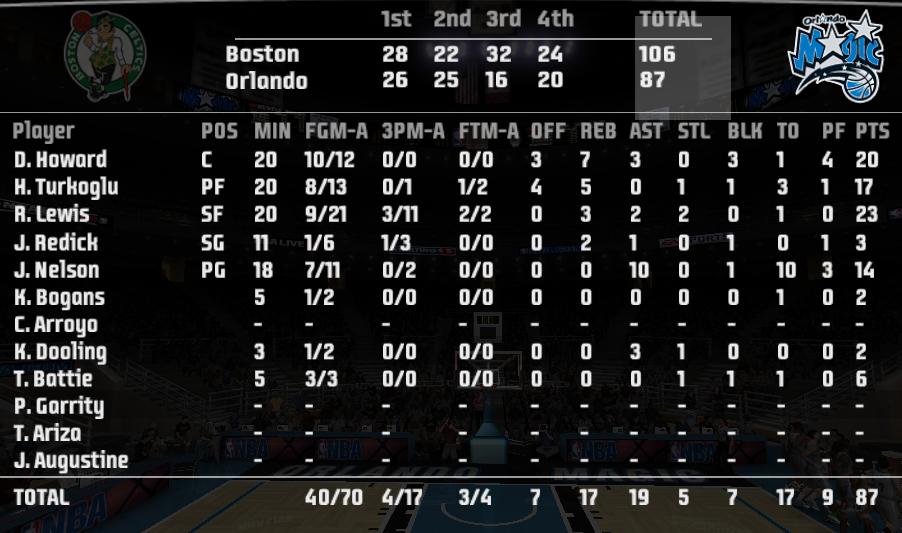Select C. Arroyo's row
Screen dimensions: 902x533
coord(56,325)
